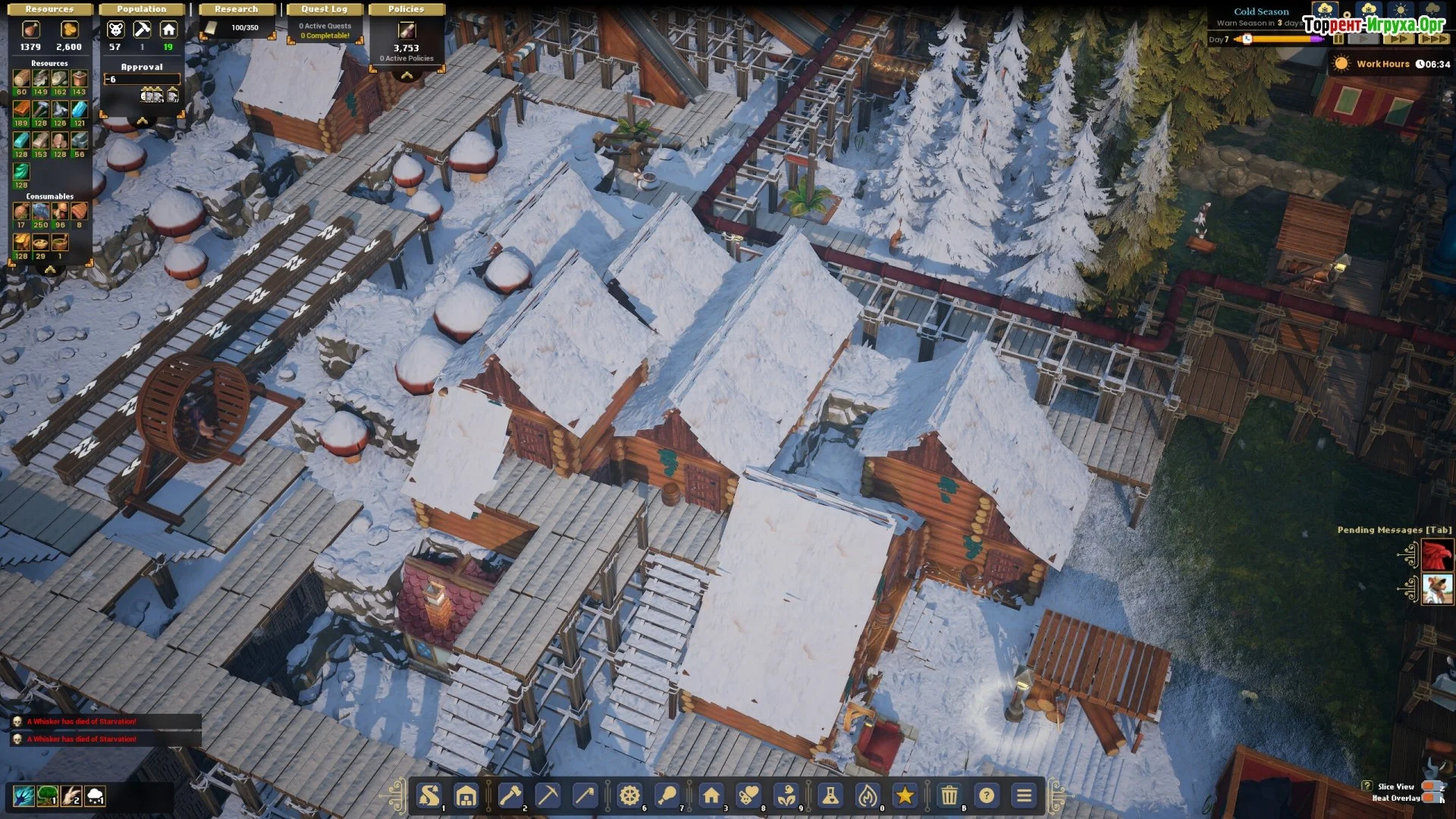The image size is (1456, 819).
Task: Open the hamburger main menu
Action: click(x=1025, y=795)
